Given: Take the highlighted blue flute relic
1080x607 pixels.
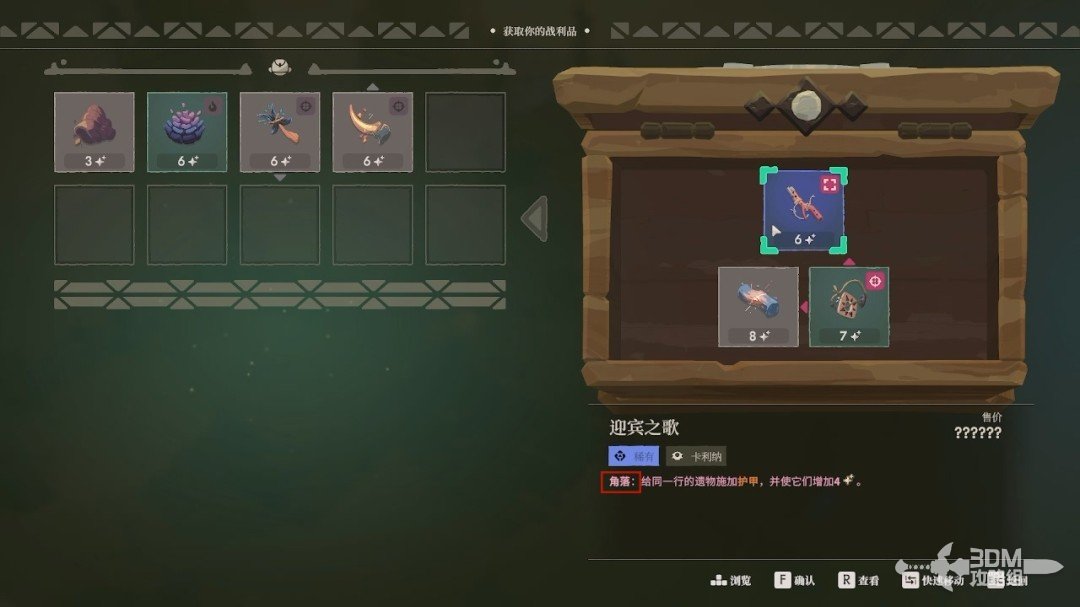Looking at the screenshot, I should 804,211.
